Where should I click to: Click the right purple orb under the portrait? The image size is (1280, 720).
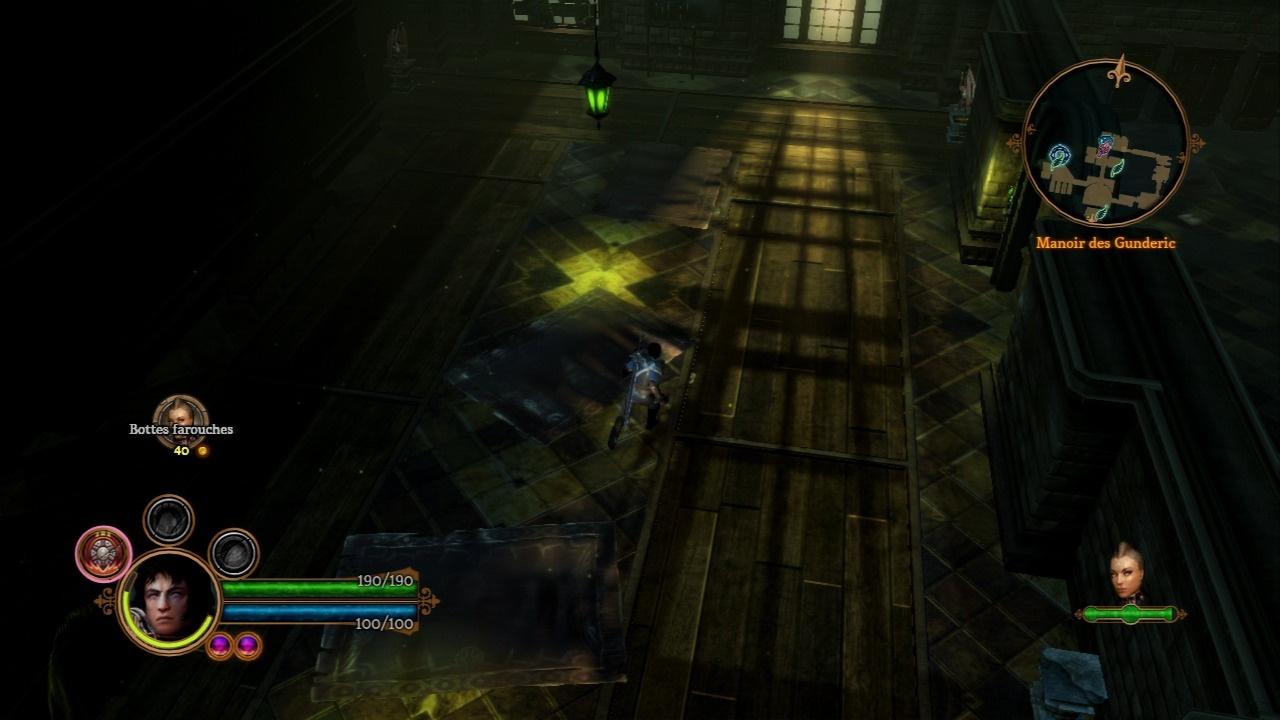pos(247,646)
